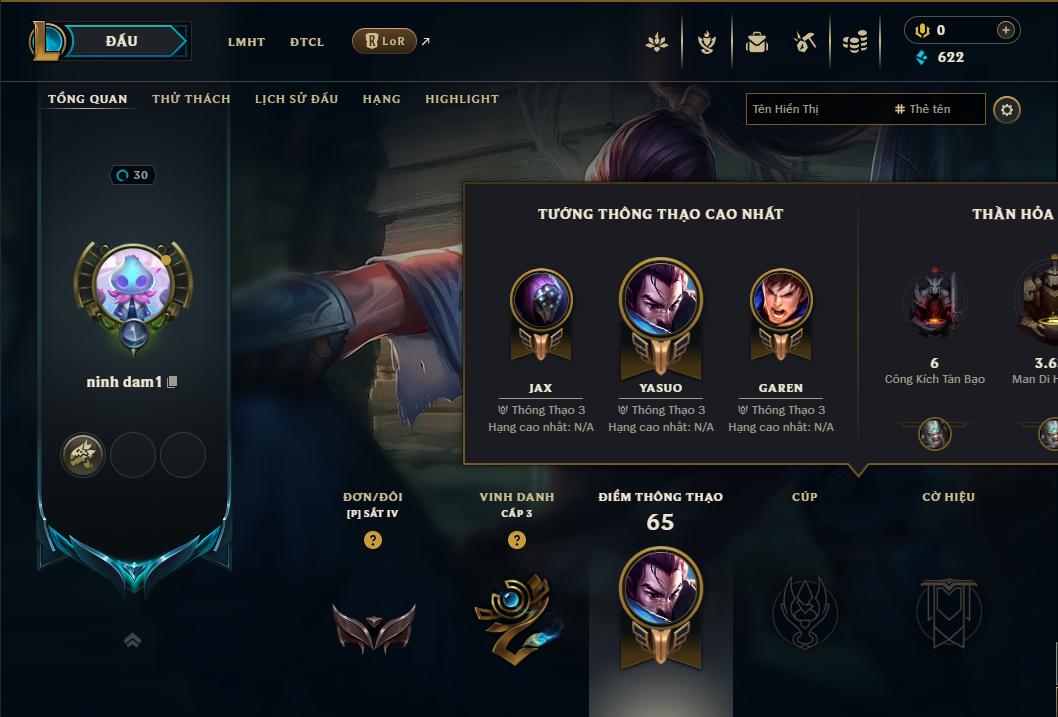Open the backpack collection icon
Screen dimensions: 1058x717
[757, 42]
